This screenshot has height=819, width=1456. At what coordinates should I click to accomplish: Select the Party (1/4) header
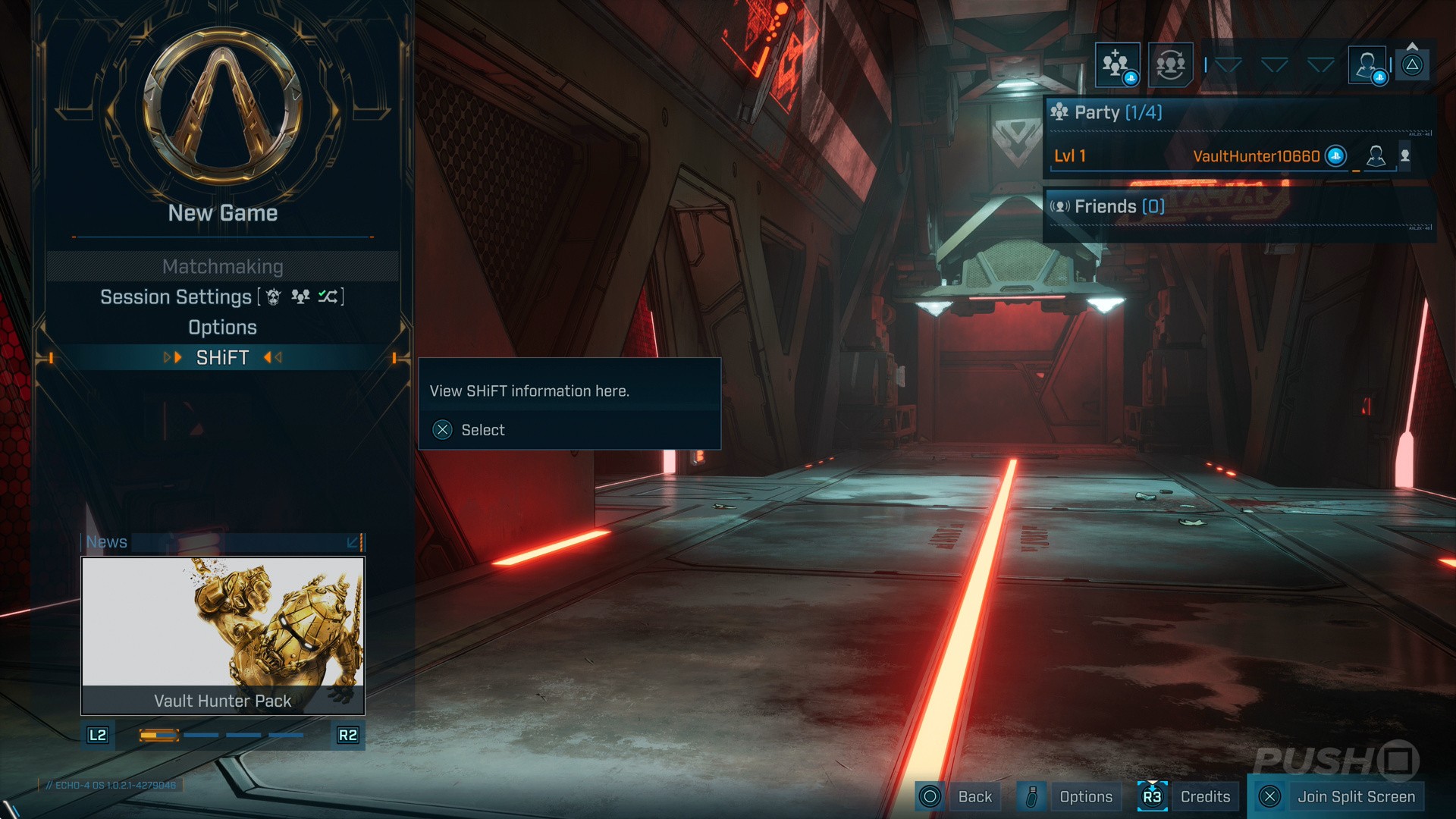pyautogui.click(x=1118, y=113)
